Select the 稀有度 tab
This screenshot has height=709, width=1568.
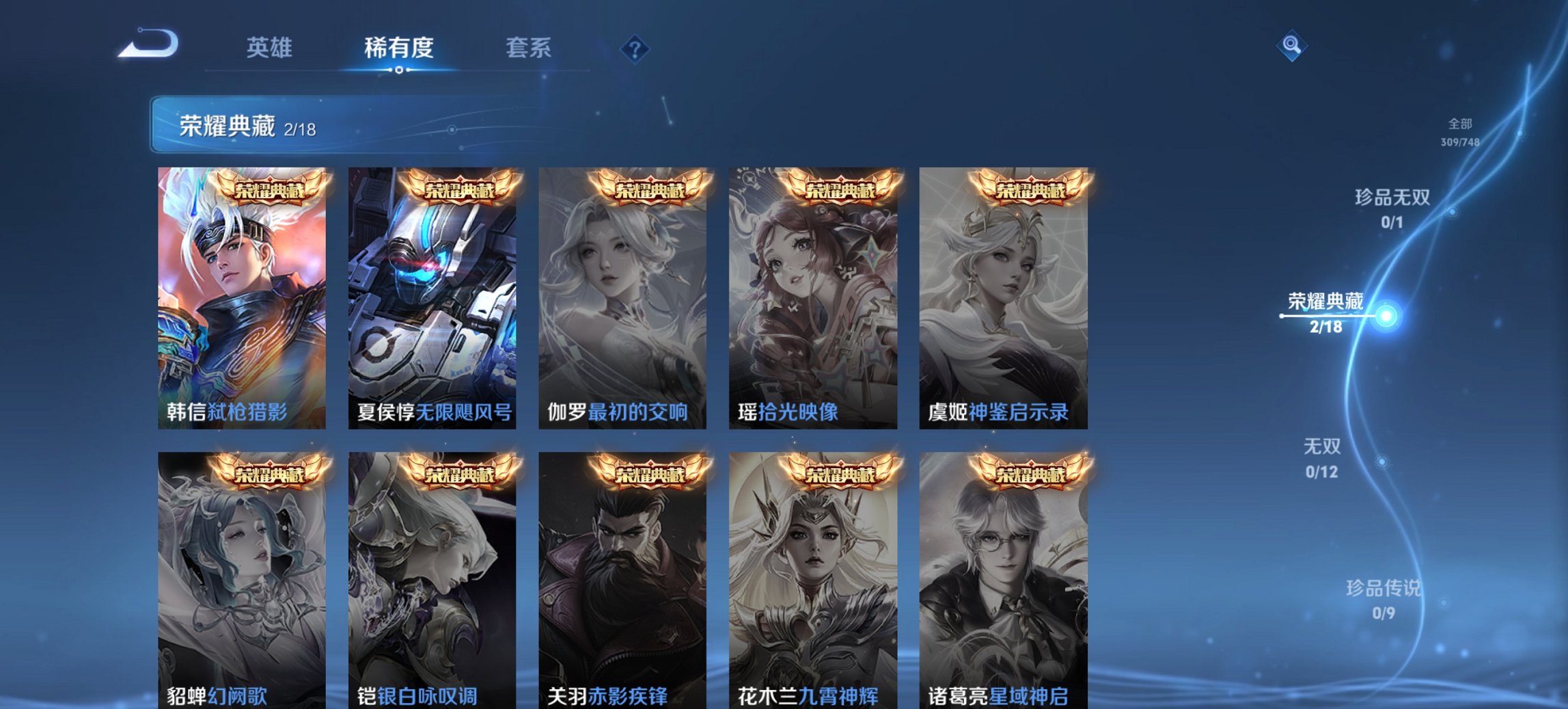point(398,48)
